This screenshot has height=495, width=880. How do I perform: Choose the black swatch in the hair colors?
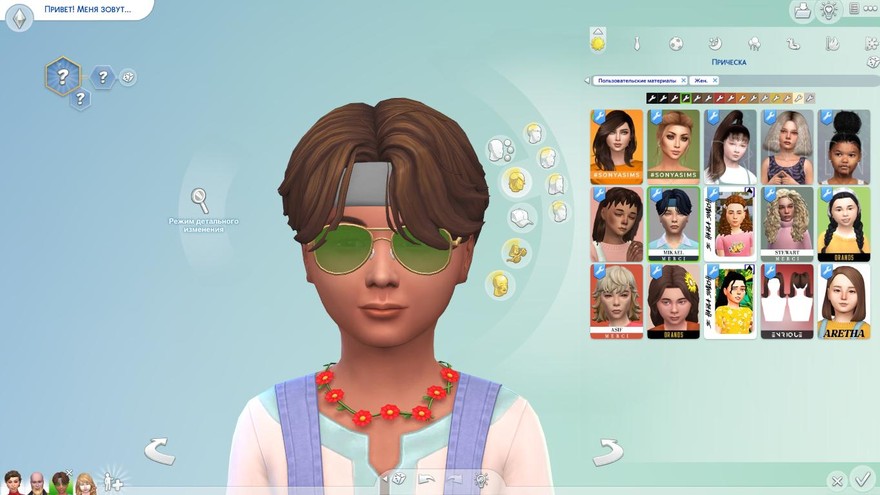(x=652, y=98)
